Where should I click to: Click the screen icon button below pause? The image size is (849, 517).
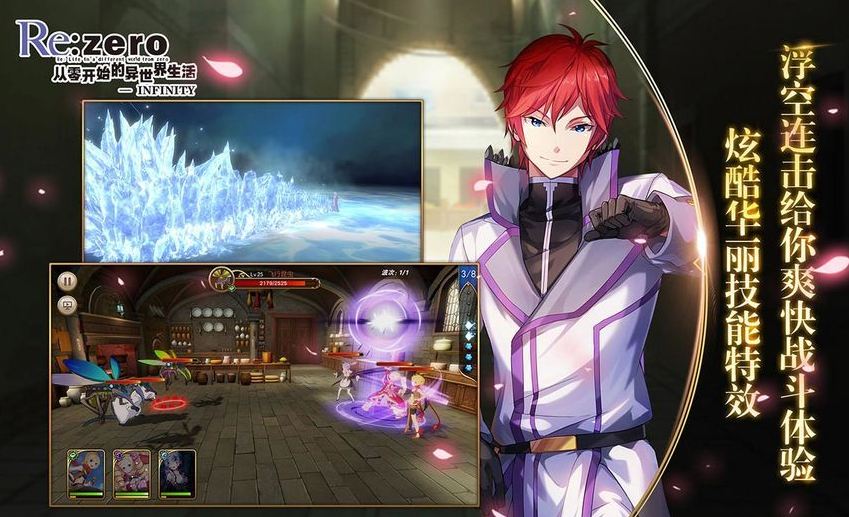coord(67,305)
